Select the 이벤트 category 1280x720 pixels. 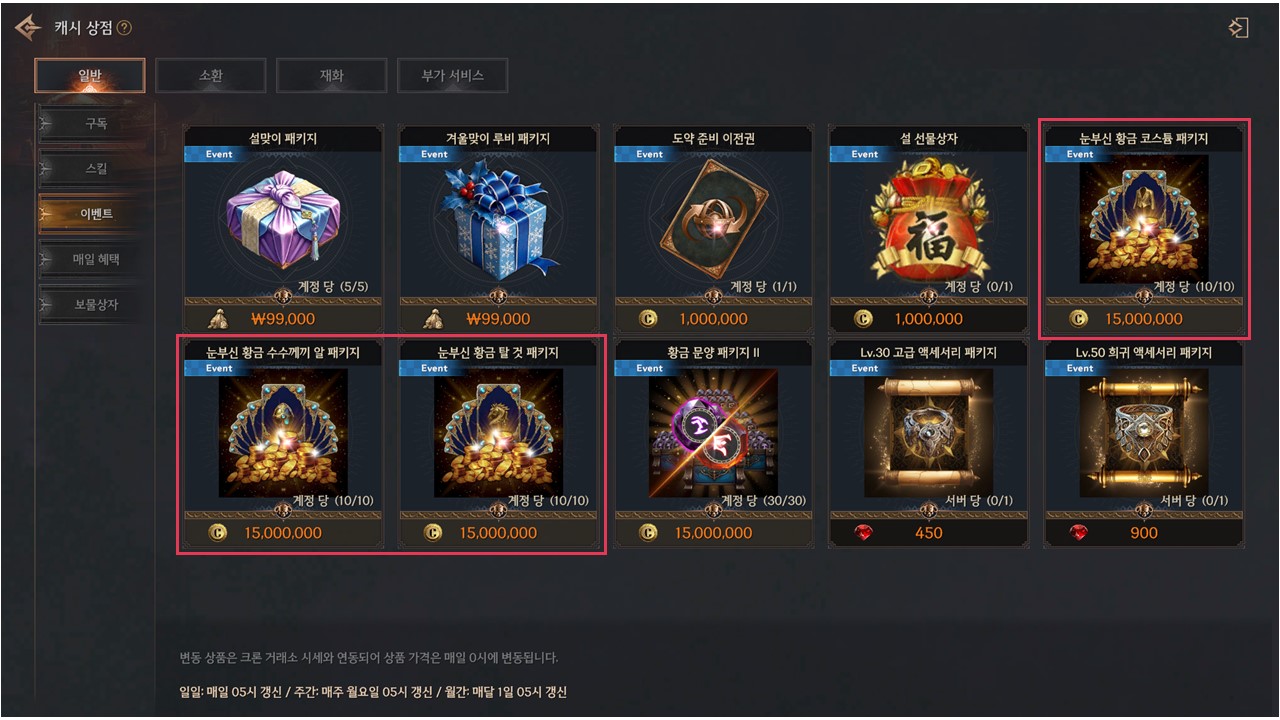[x=96, y=214]
